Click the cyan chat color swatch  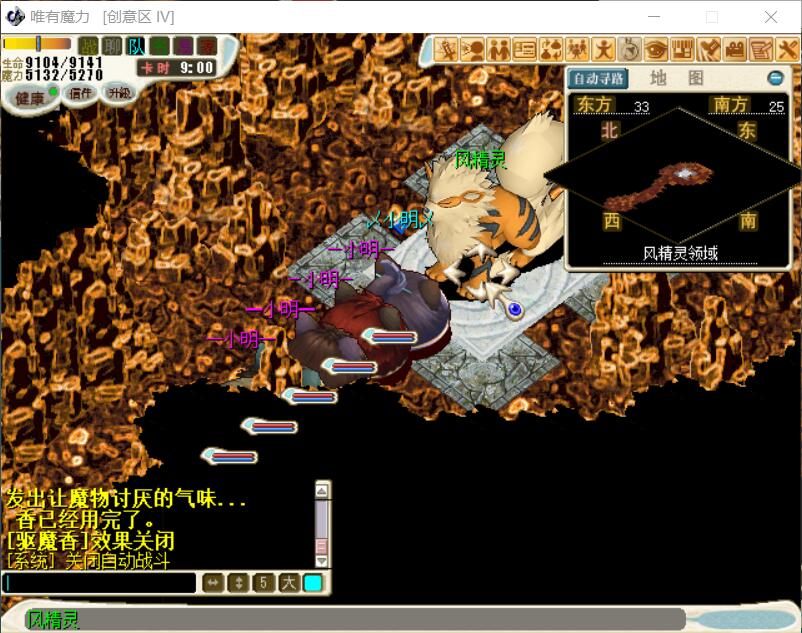[313, 583]
